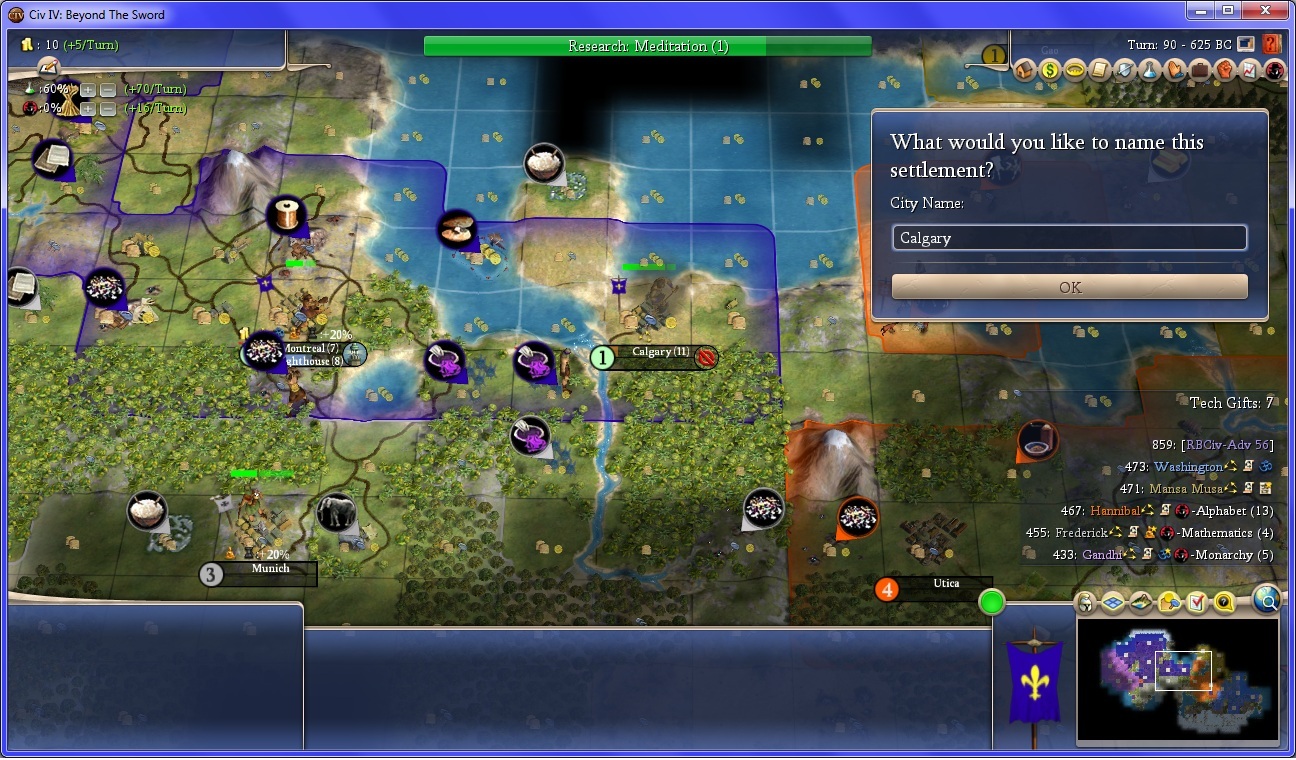The width and height of the screenshot is (1296, 760).
Task: Open the Religion Advisor praying hands
Action: 1175,71
